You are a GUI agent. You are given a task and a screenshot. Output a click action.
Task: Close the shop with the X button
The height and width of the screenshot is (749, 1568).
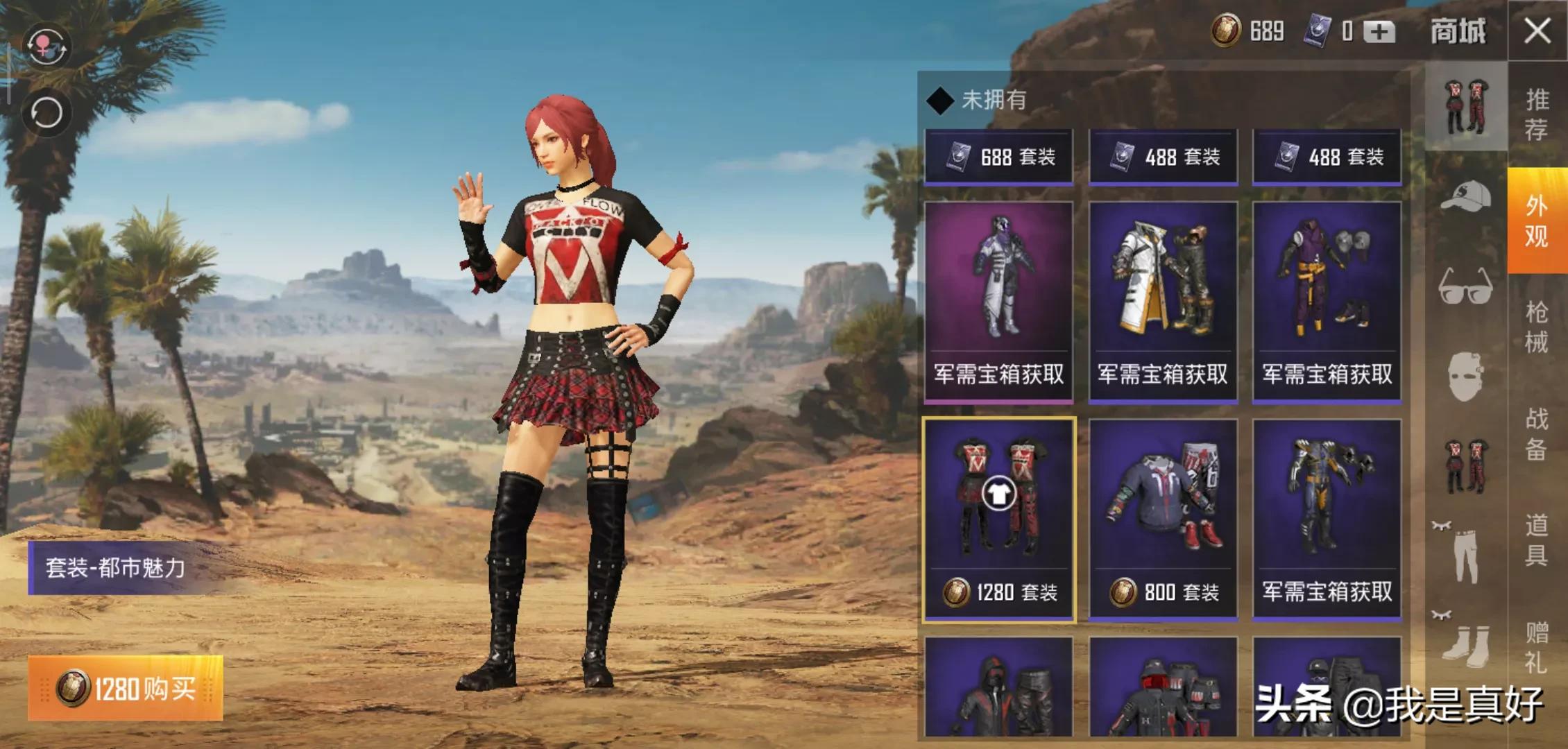pos(1537,31)
